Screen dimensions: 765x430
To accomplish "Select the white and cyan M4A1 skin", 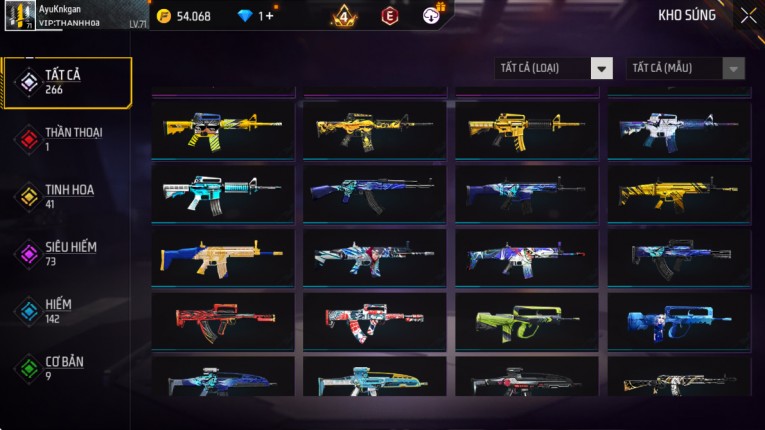I will (x=222, y=193).
